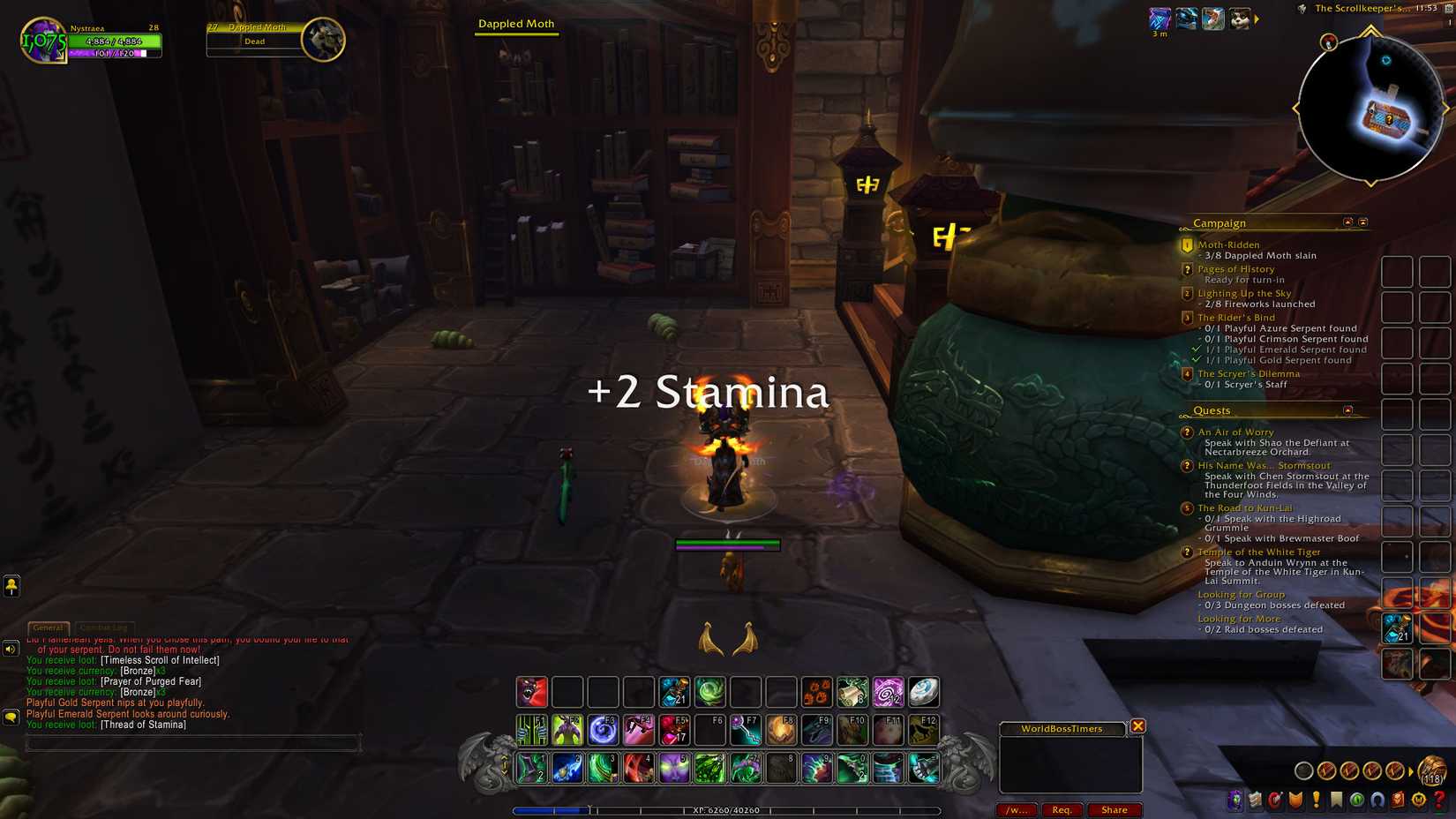Select the General chat tab
Viewport: 1456px width, 819px height.
click(48, 627)
